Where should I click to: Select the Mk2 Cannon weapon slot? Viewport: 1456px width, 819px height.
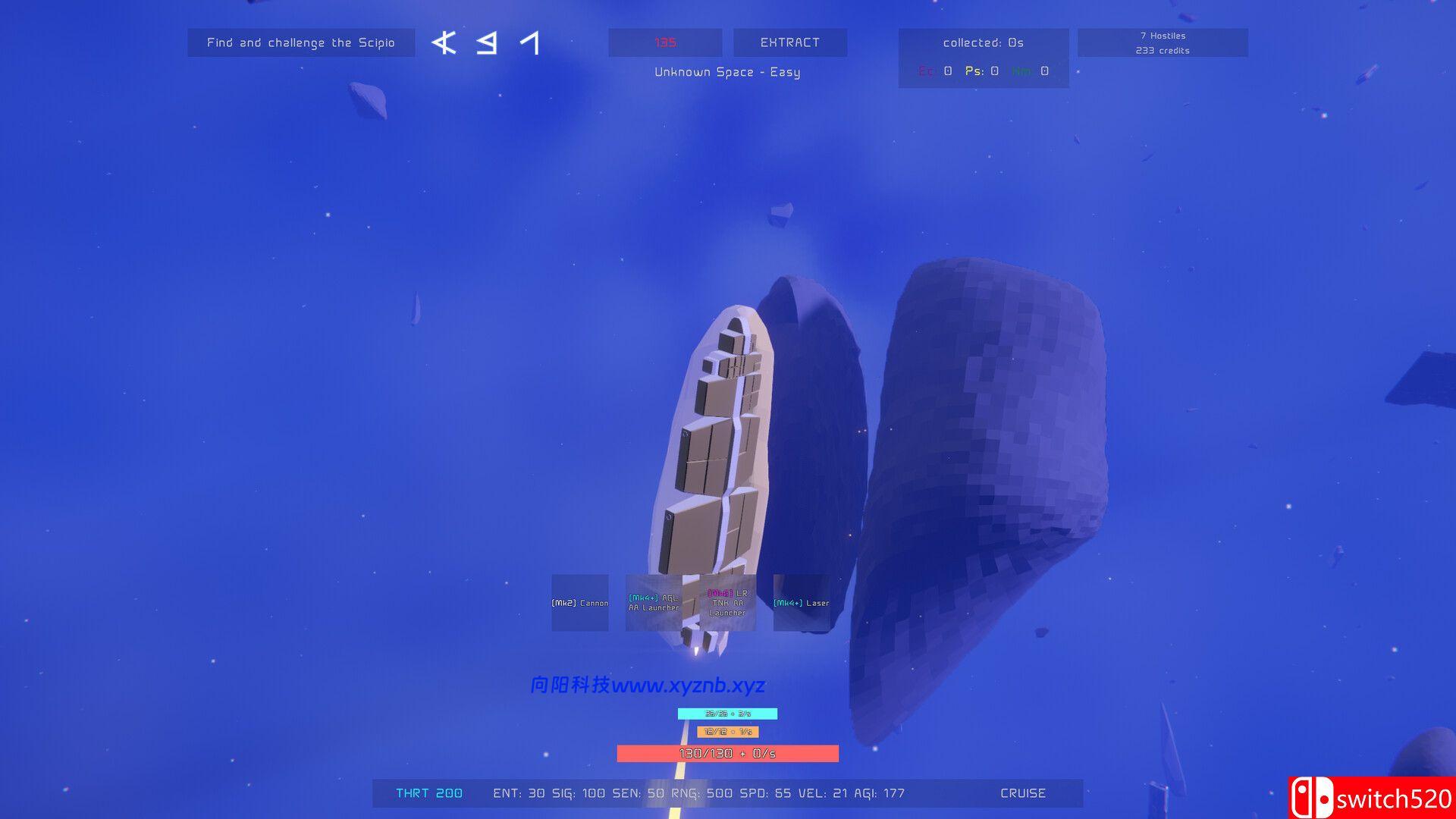point(580,603)
